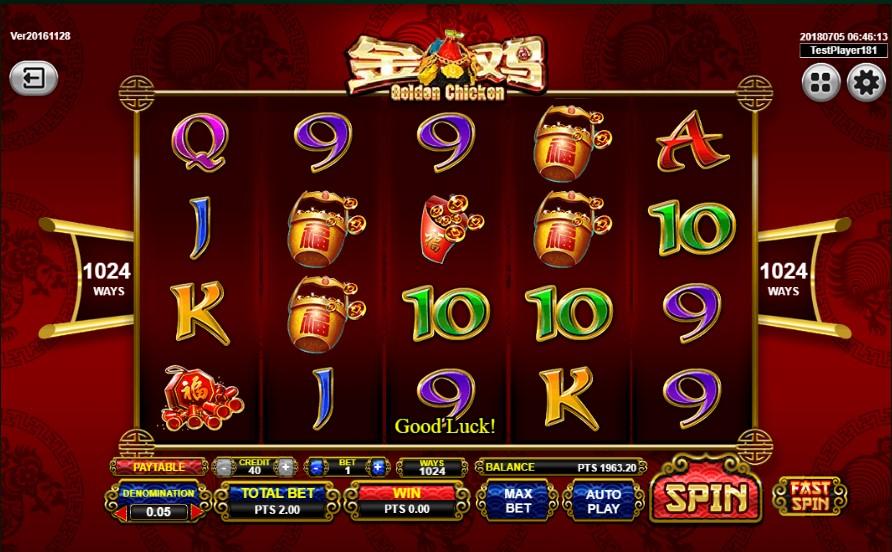The width and height of the screenshot is (892, 552).
Task: Open the four-dot game lobby menu
Action: point(820,82)
